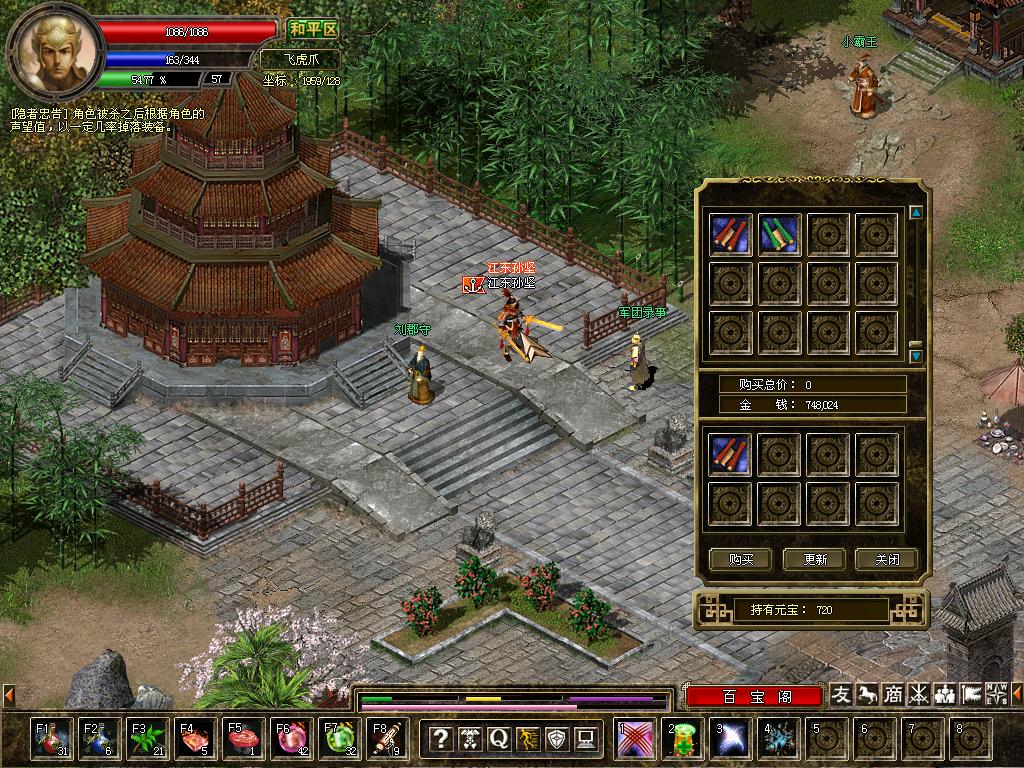
Task: Click the shop list's up arrow
Action: tap(916, 213)
